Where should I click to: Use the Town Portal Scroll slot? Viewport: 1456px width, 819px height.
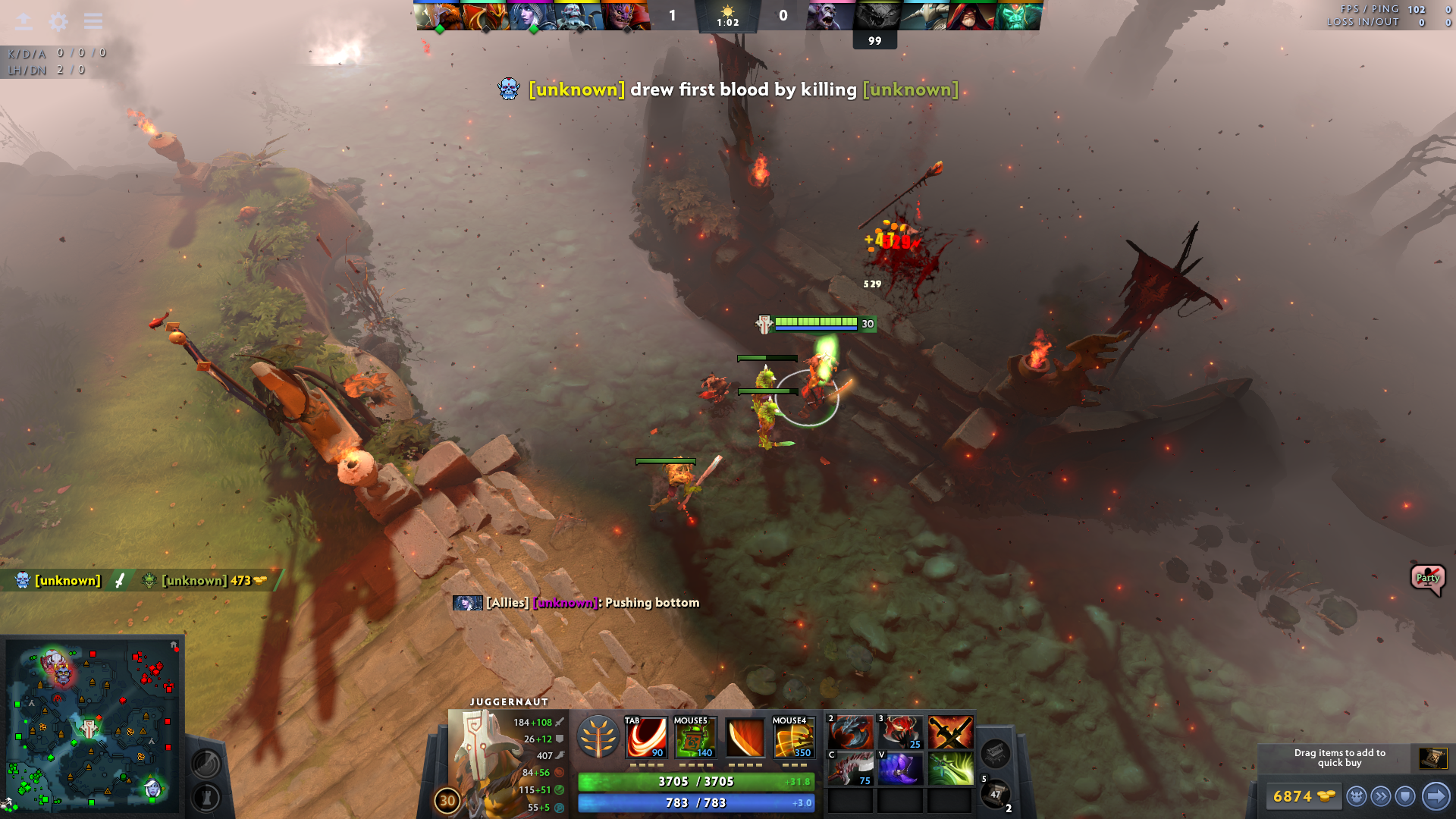(995, 793)
